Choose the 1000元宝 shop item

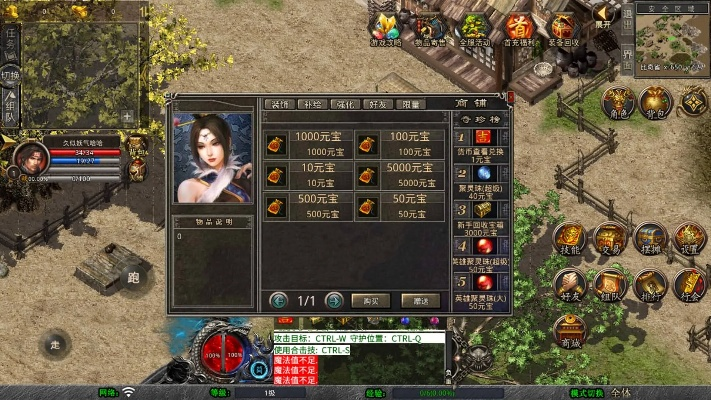(x=307, y=144)
